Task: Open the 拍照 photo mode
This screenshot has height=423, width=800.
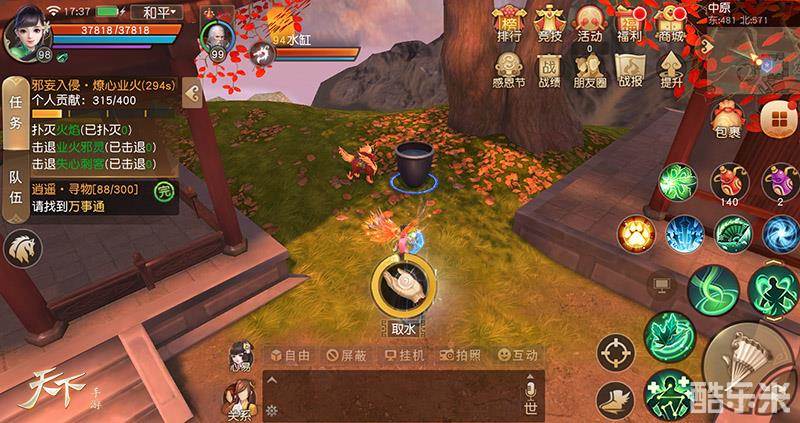Action: (461, 355)
